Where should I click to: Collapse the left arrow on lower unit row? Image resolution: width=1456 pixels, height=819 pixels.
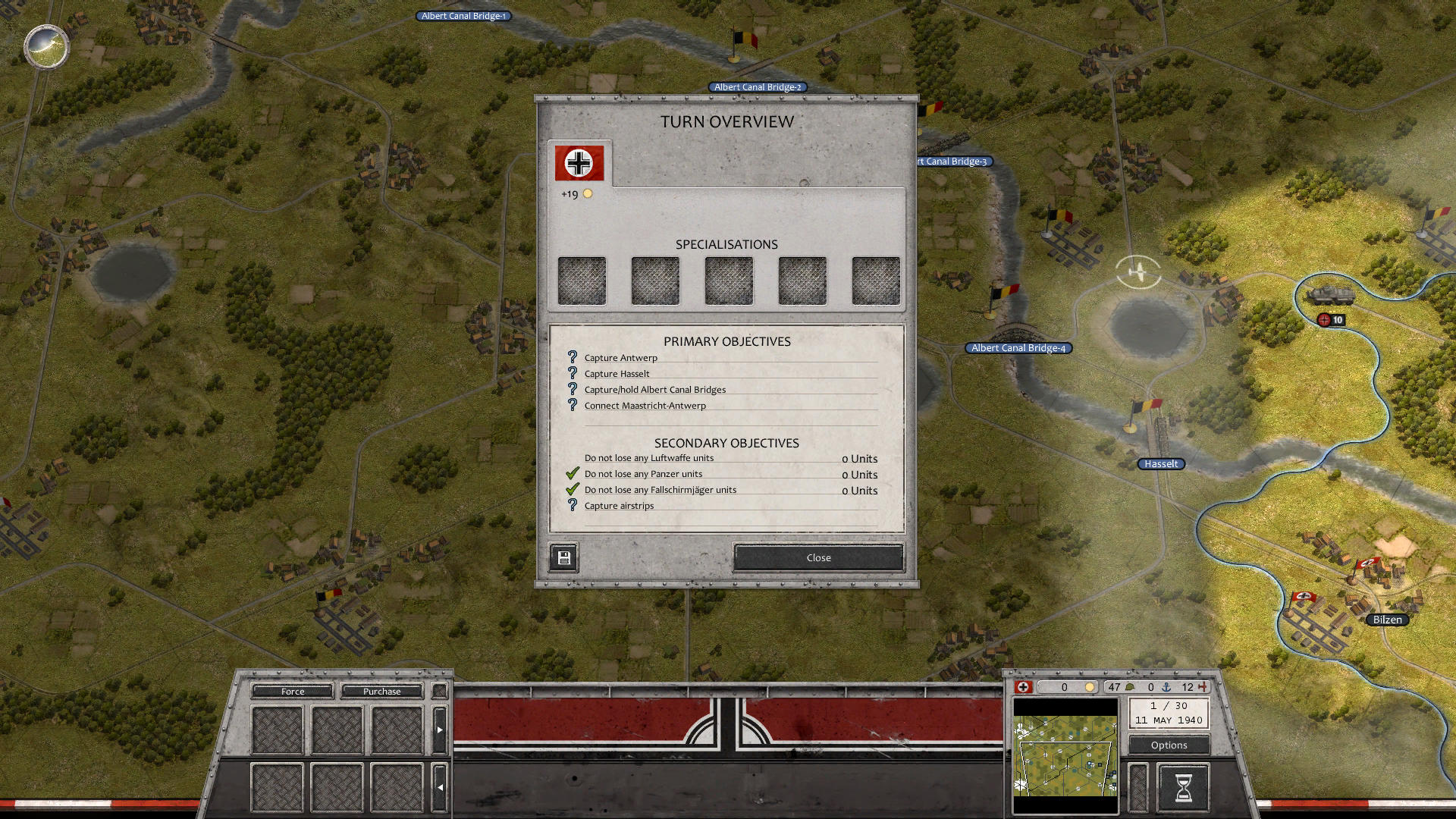tap(440, 788)
